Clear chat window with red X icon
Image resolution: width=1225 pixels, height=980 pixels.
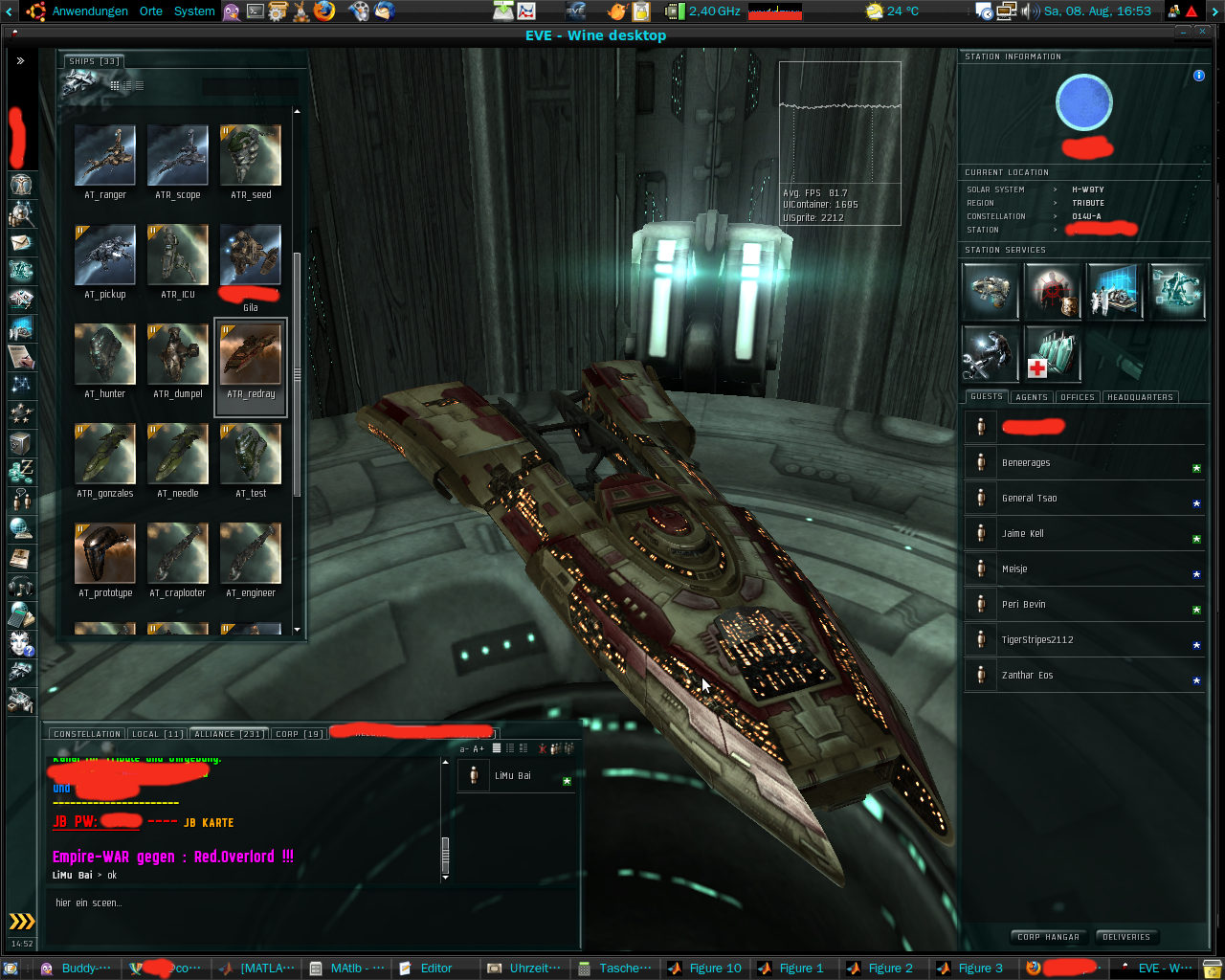click(x=543, y=748)
